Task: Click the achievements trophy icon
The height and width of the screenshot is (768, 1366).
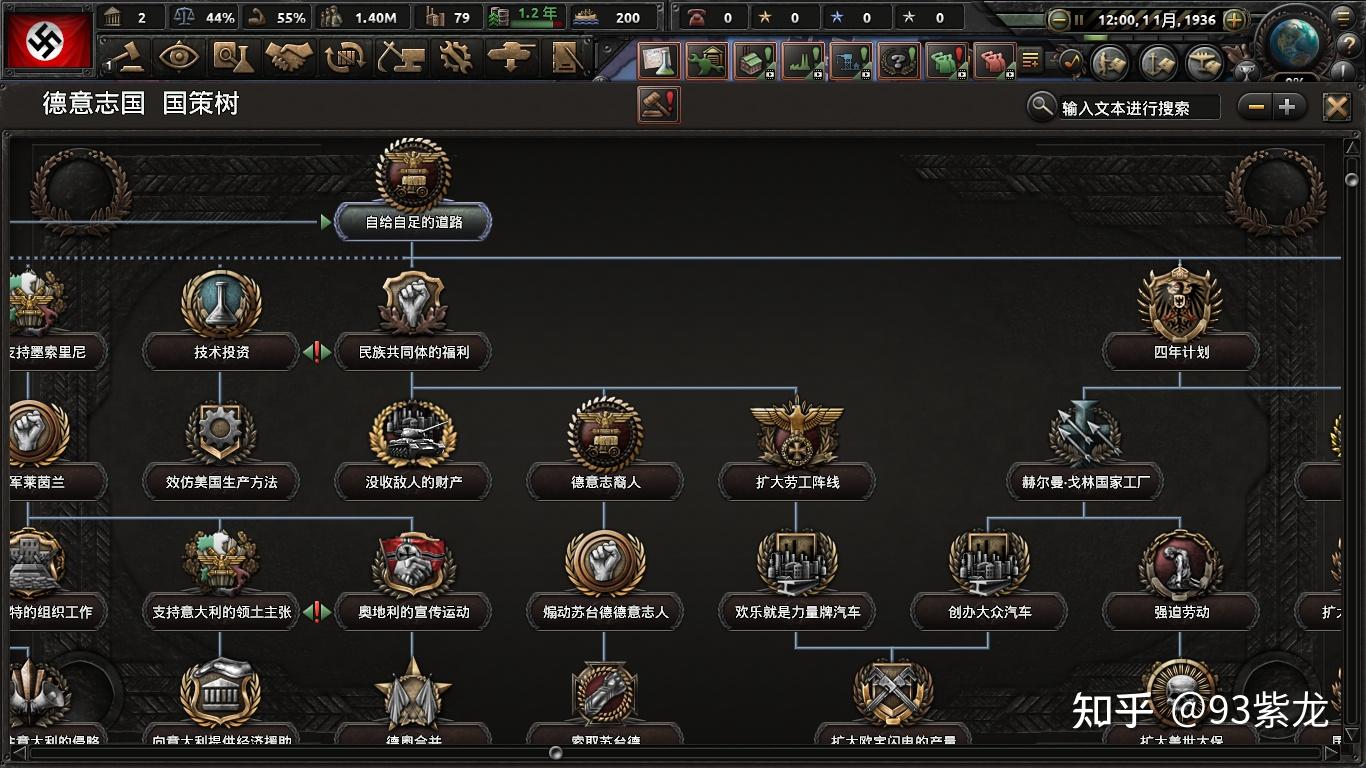Action: click(x=1248, y=70)
